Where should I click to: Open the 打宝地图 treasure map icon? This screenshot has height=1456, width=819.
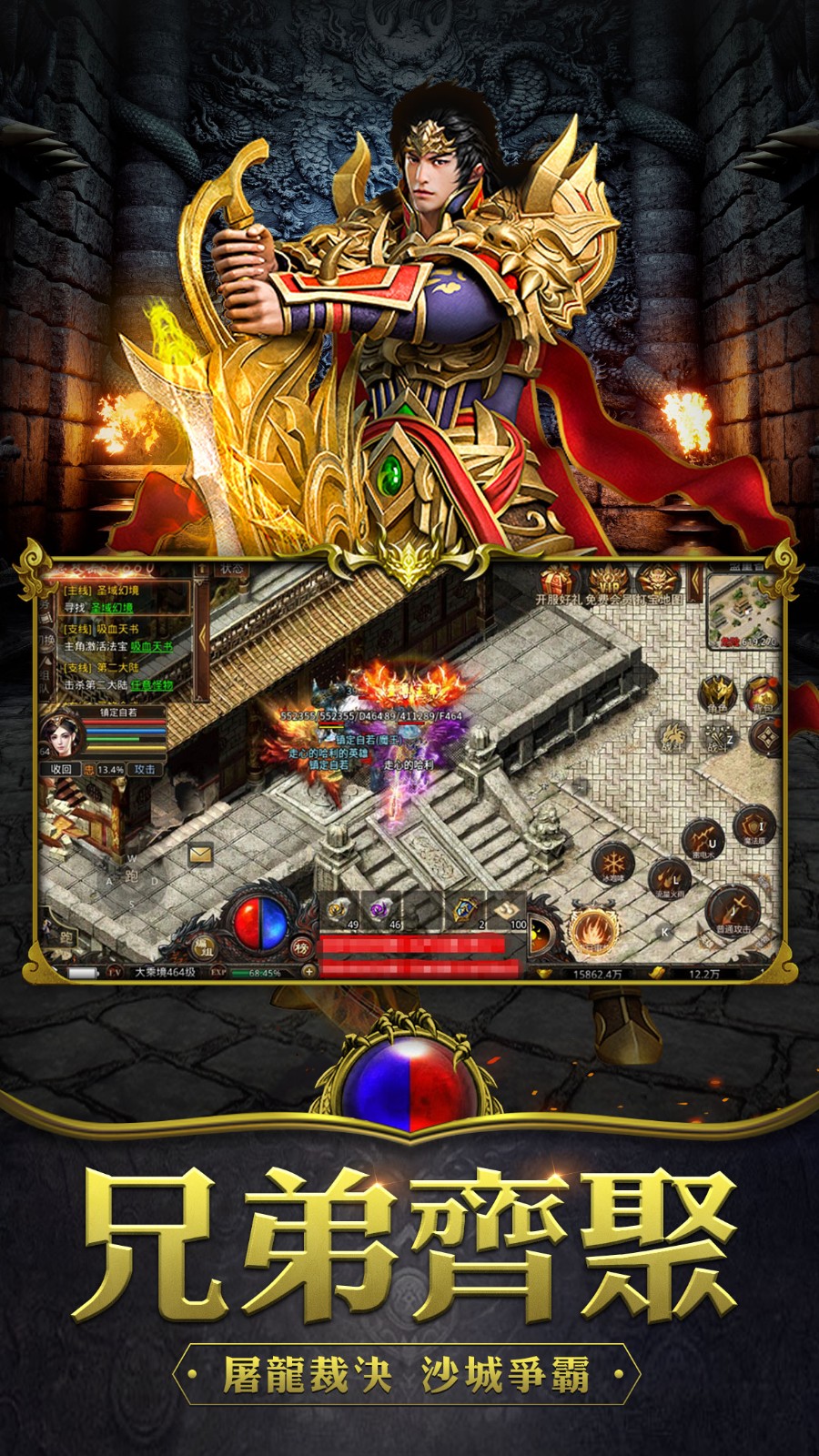[657, 581]
